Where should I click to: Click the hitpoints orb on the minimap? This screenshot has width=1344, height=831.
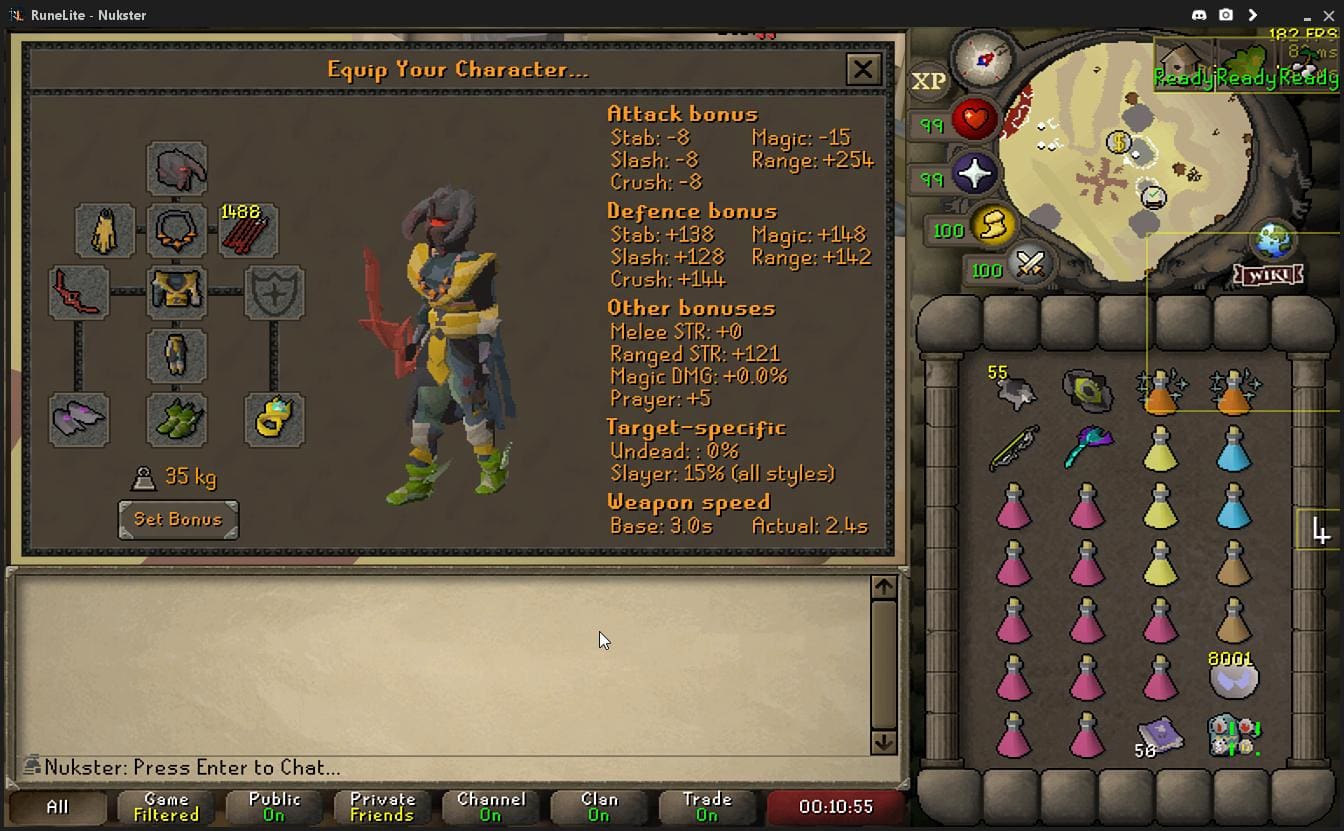972,120
